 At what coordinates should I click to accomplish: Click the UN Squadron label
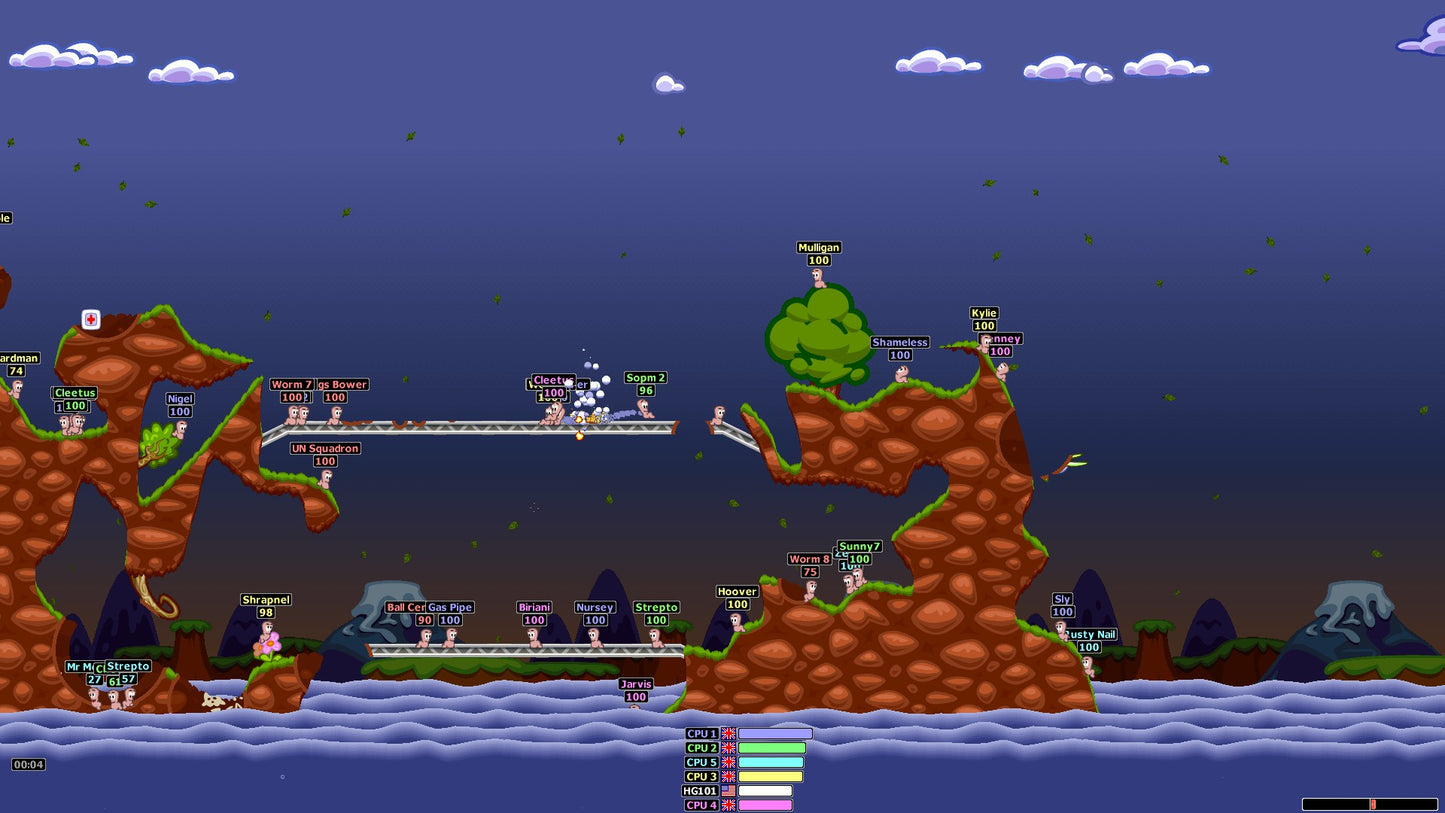point(324,448)
